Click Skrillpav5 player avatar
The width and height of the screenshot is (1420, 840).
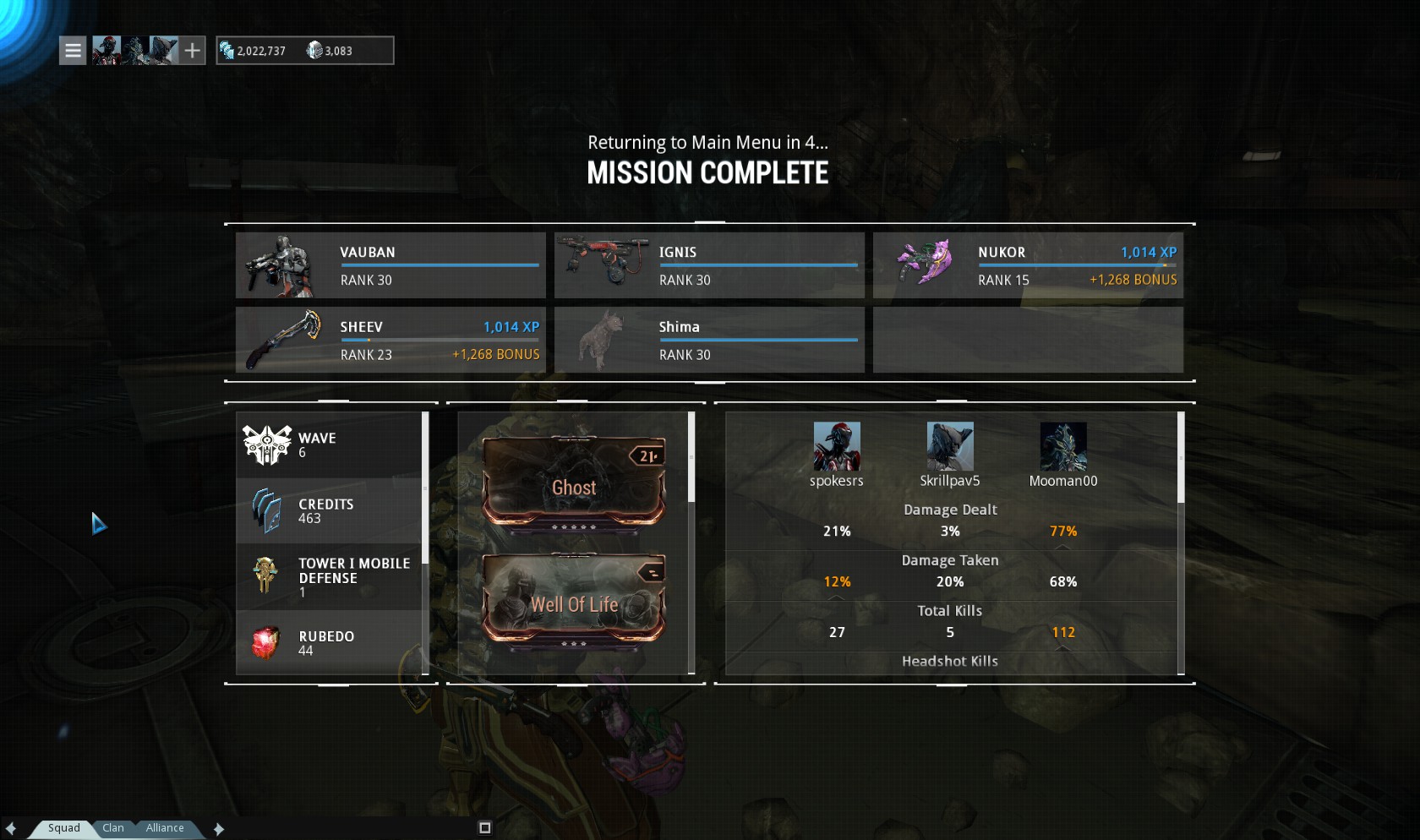[x=950, y=446]
